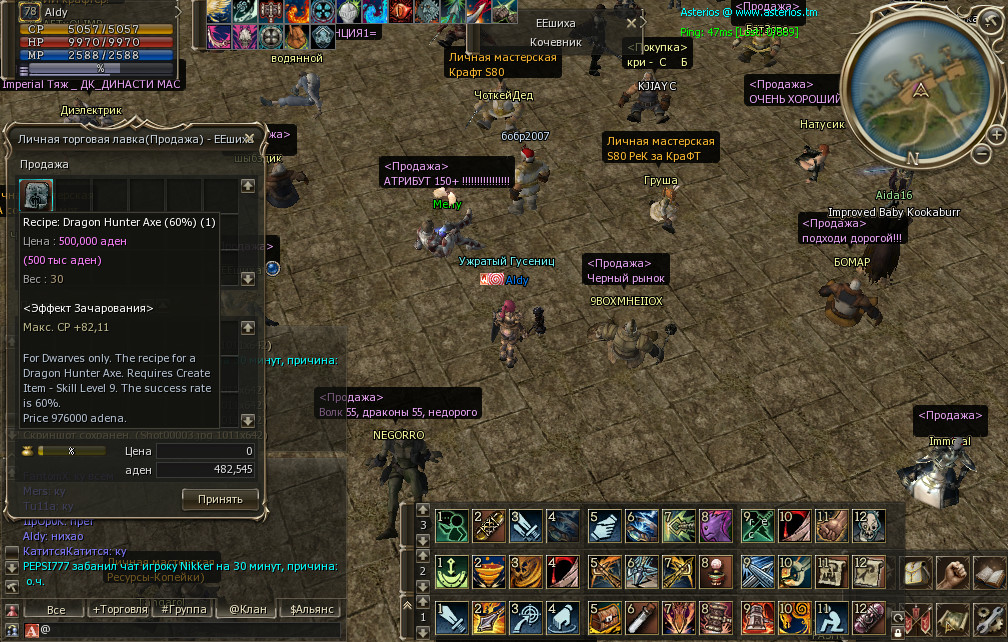Viewport: 1008px width, 642px height.
Task: Click the chat message input field
Action: tap(180, 630)
